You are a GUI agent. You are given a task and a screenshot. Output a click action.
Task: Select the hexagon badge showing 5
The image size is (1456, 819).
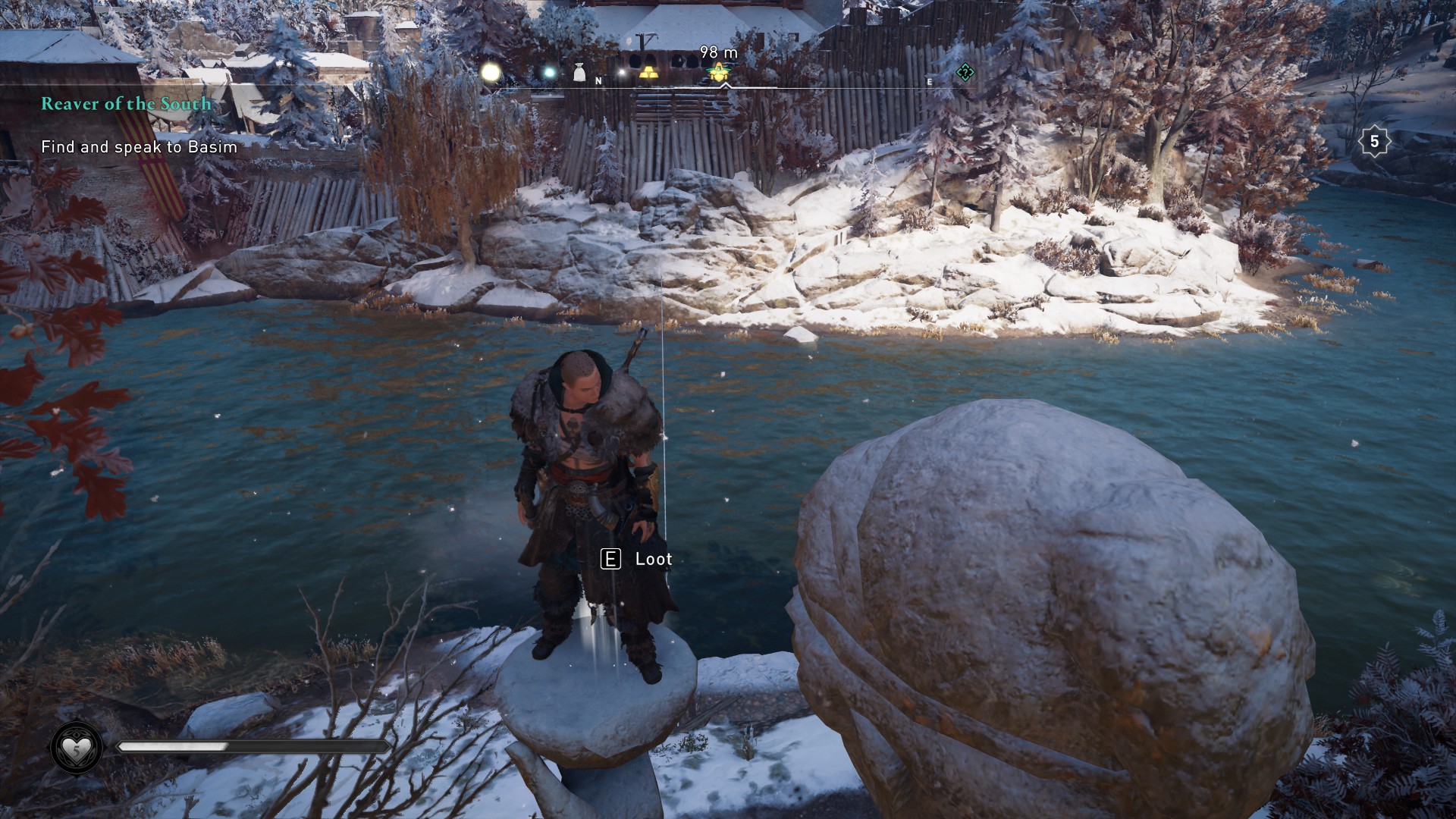tap(1374, 142)
